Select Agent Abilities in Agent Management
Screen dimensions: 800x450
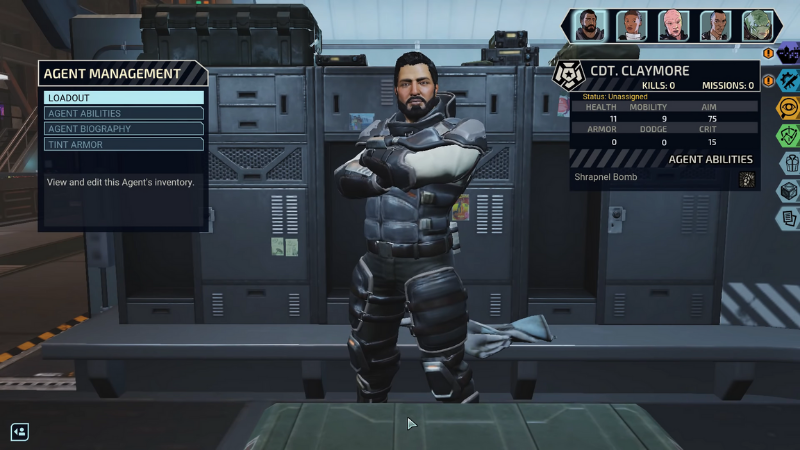[x=124, y=113]
